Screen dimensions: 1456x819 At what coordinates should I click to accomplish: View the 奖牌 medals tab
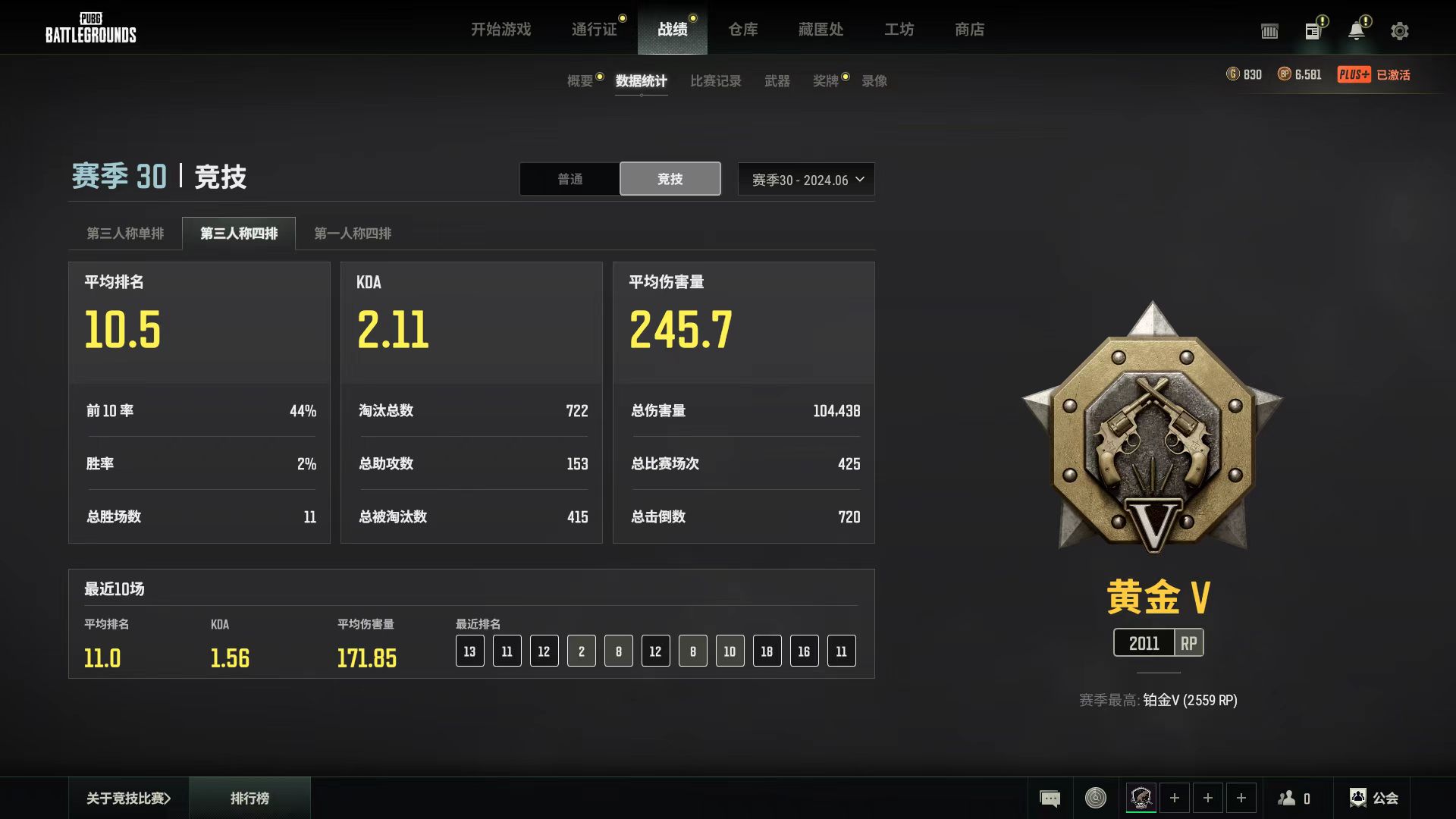[825, 81]
